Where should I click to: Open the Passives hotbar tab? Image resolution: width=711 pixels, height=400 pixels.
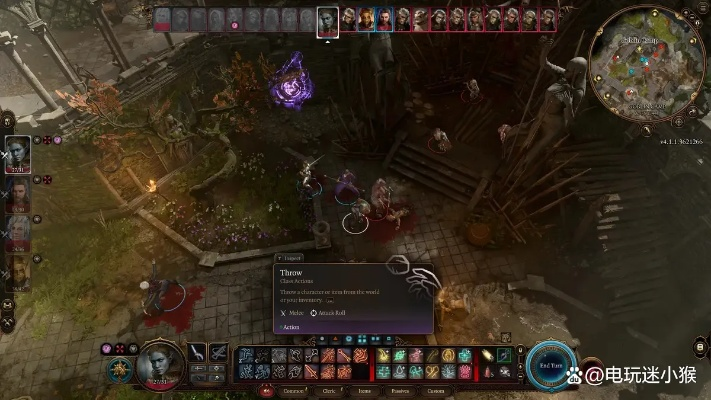399,391
